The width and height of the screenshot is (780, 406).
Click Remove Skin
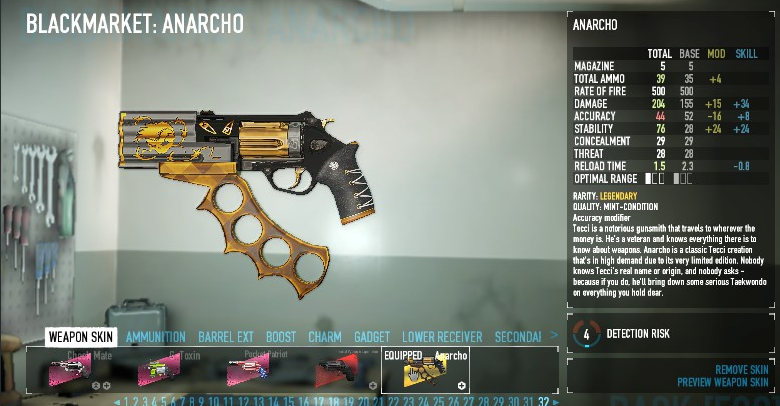(x=741, y=370)
